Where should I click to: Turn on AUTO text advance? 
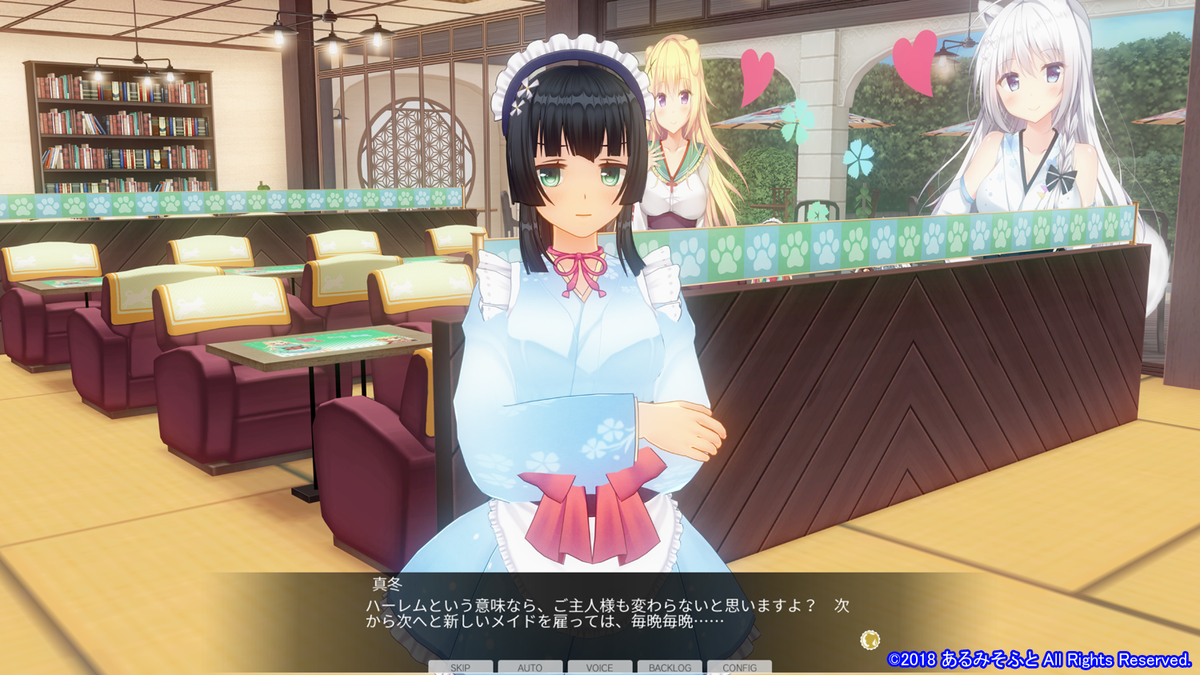tap(530, 667)
